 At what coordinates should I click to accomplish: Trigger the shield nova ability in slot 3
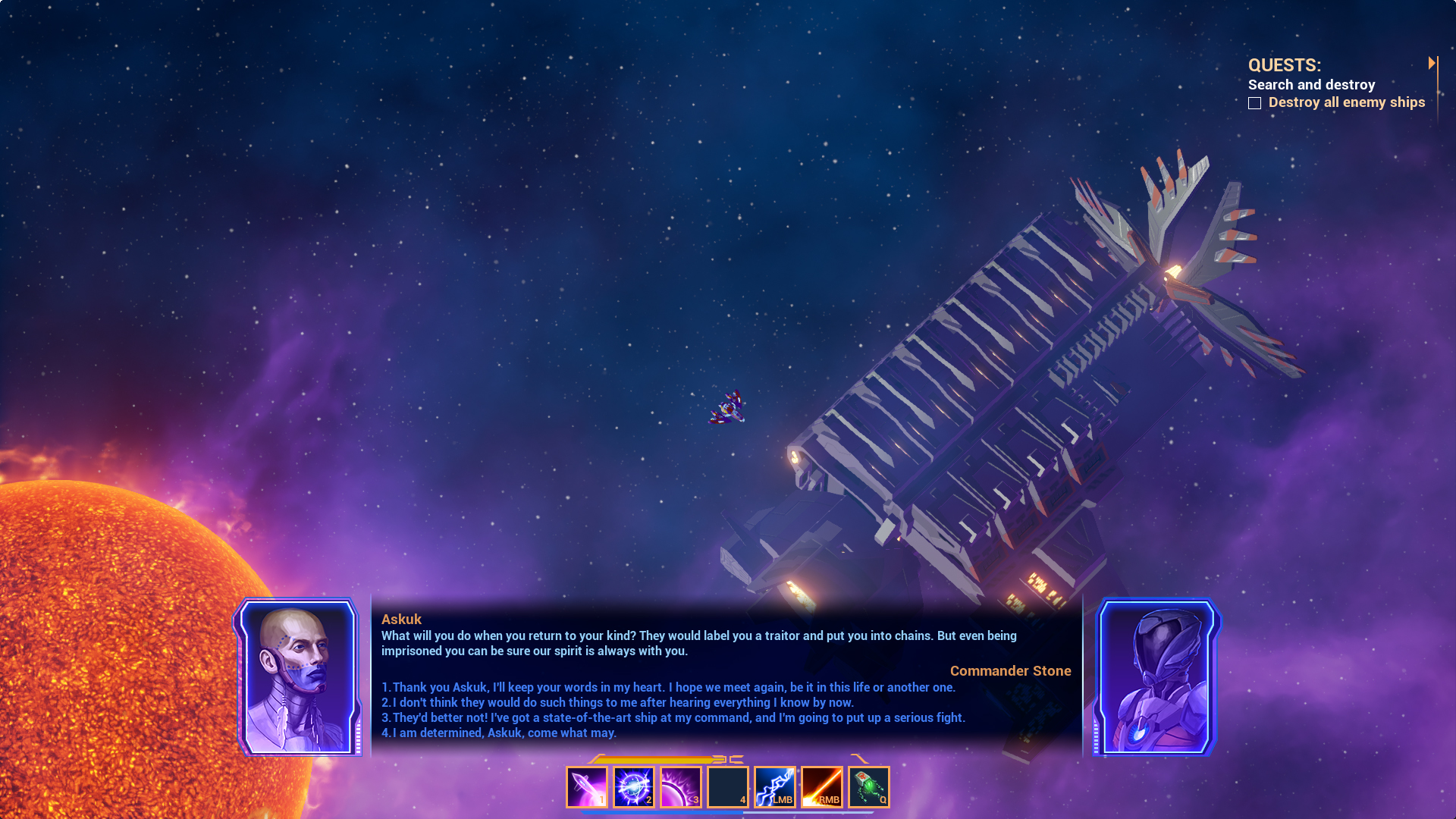[681, 786]
